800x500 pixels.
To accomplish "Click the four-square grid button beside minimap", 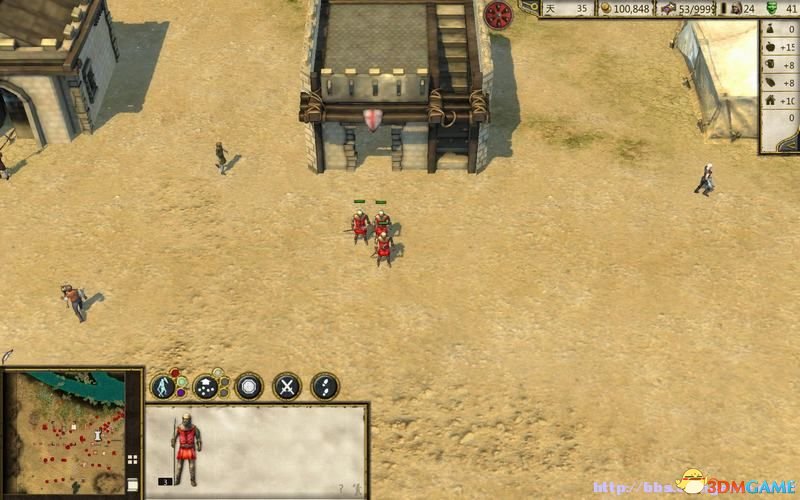I will 132,460.
